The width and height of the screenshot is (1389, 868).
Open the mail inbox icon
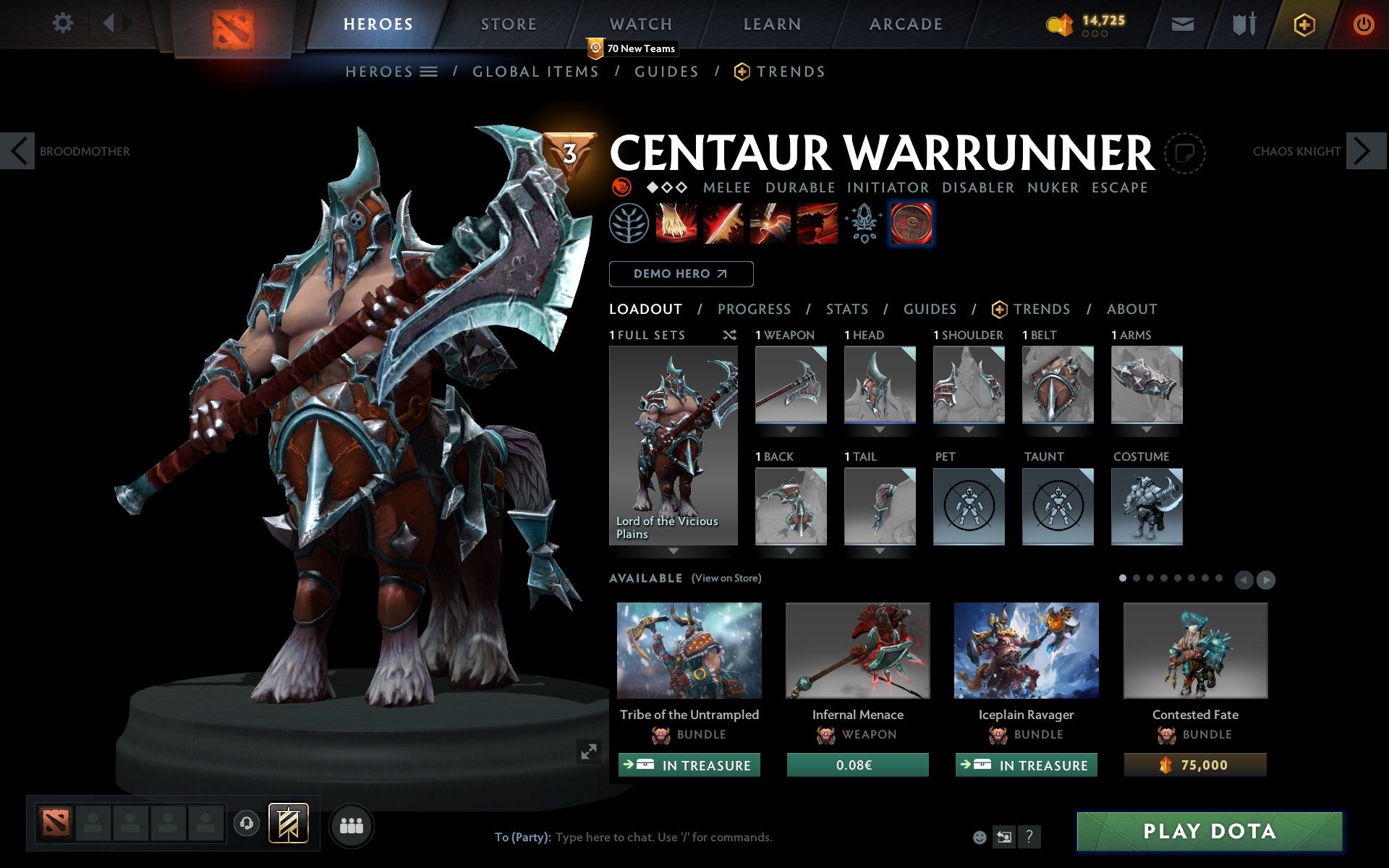point(1182,23)
